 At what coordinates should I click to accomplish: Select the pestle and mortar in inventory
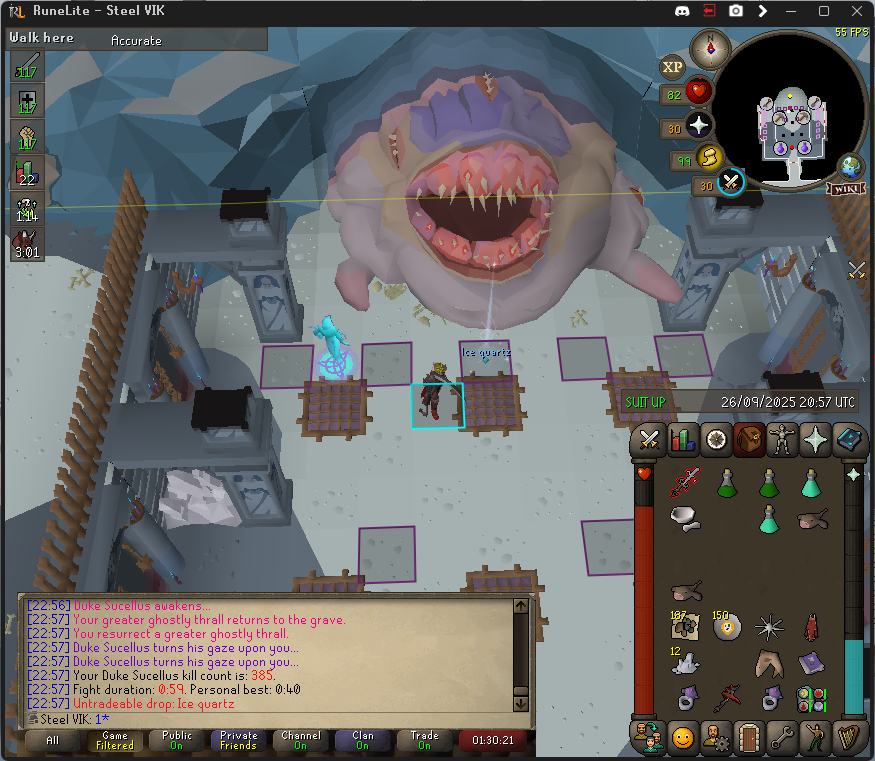click(685, 518)
